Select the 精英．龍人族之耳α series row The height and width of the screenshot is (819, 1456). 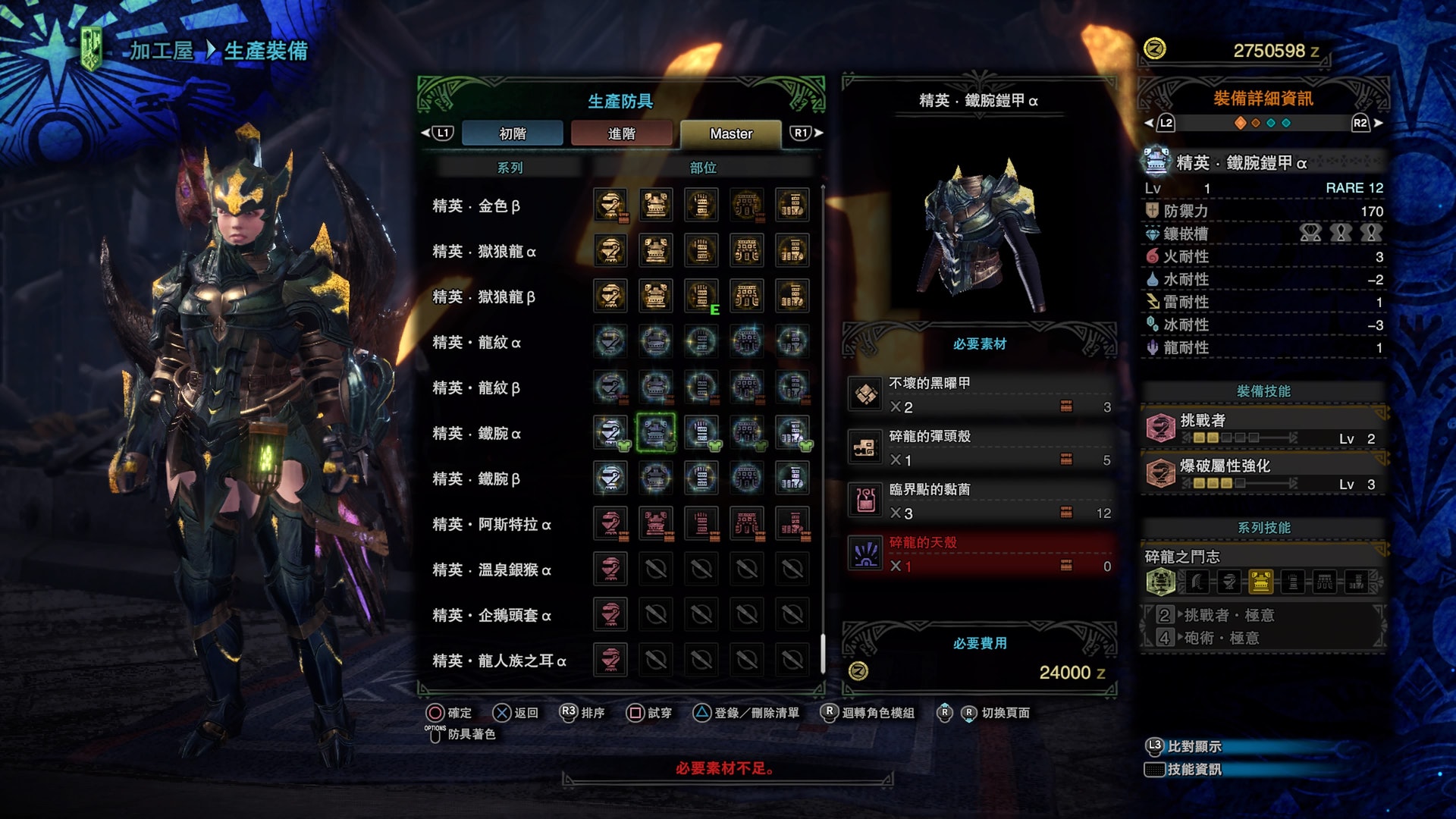point(499,661)
